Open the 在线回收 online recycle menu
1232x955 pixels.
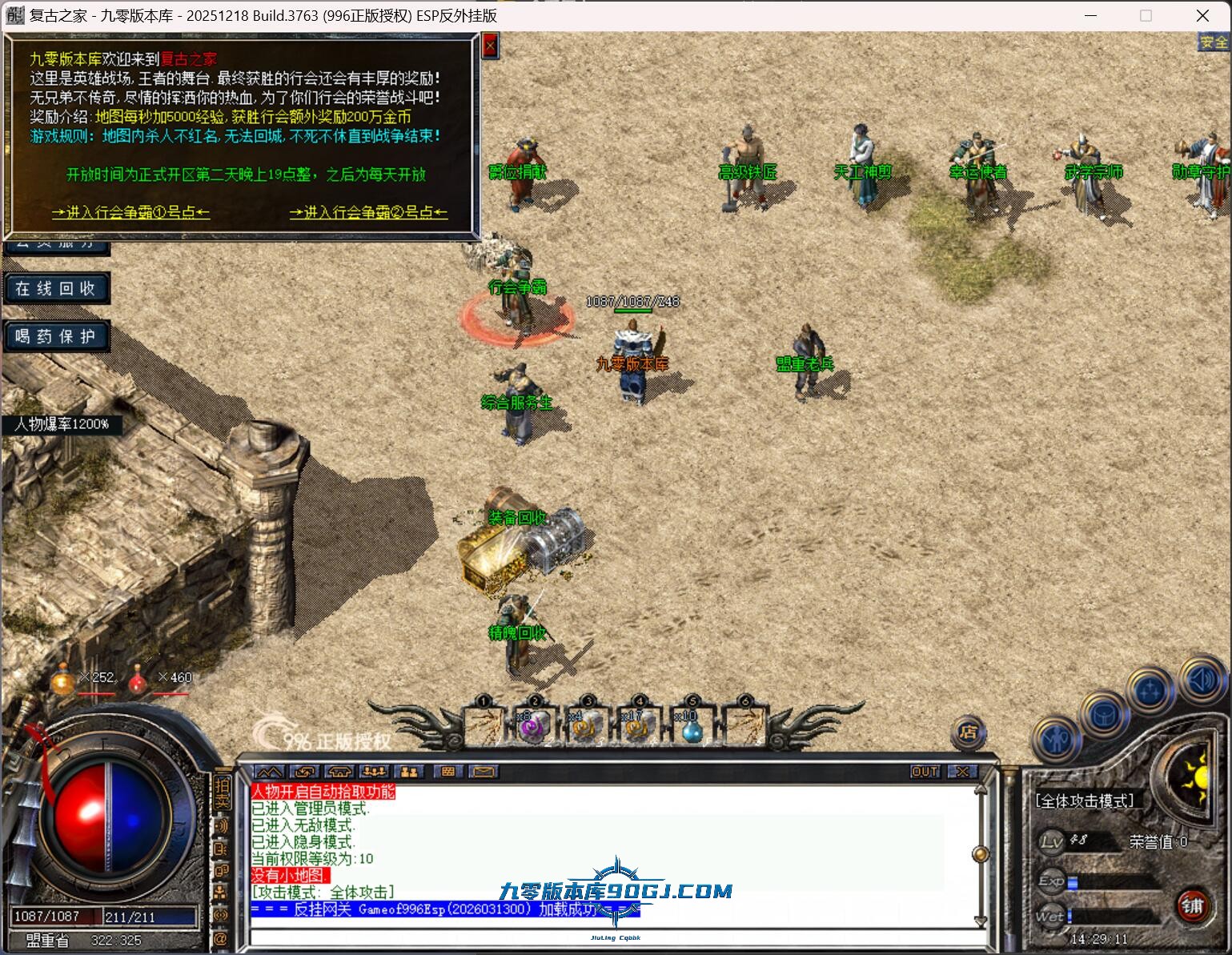[x=56, y=289]
